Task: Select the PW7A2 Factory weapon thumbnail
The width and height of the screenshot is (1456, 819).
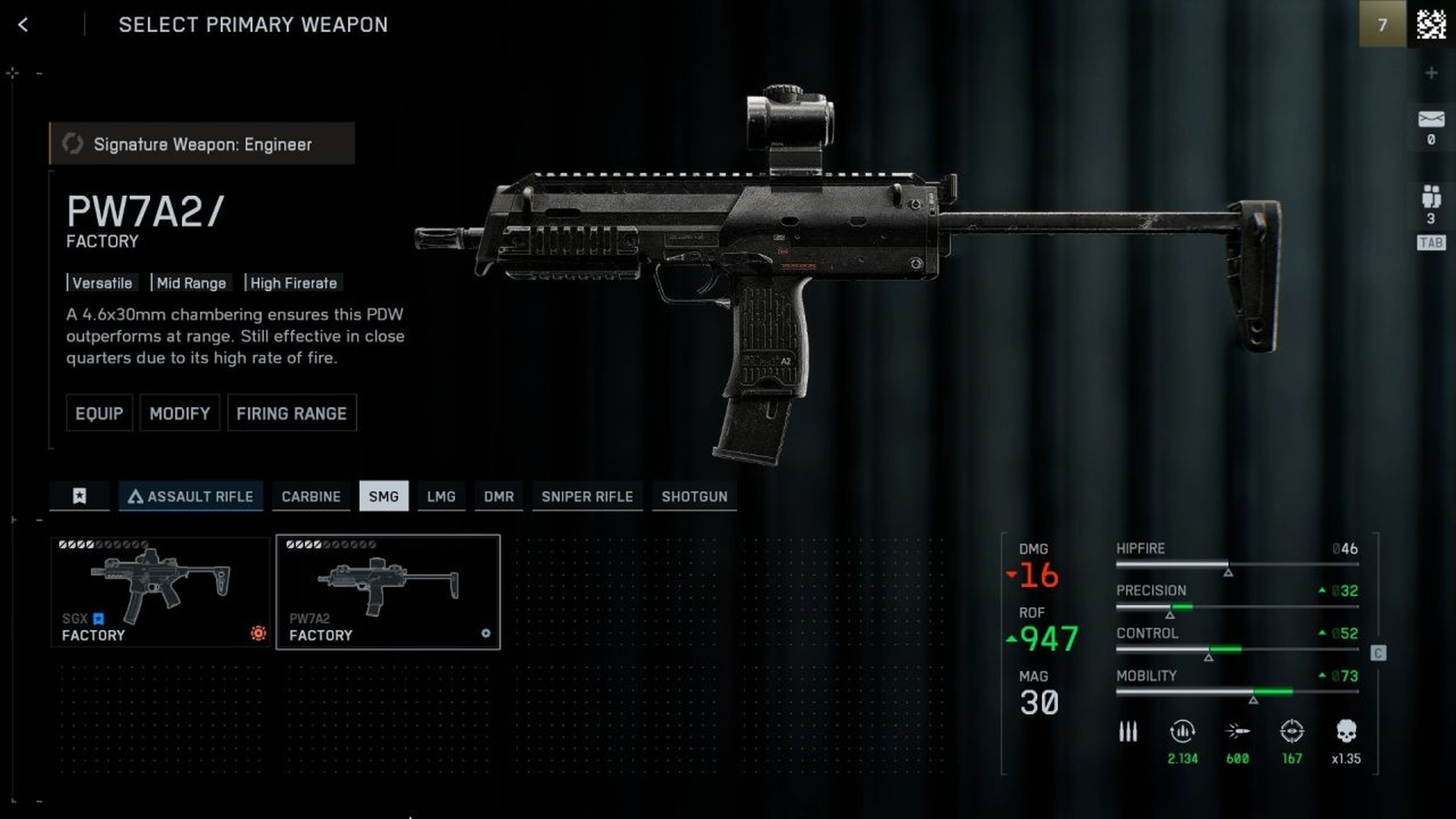Action: (387, 591)
